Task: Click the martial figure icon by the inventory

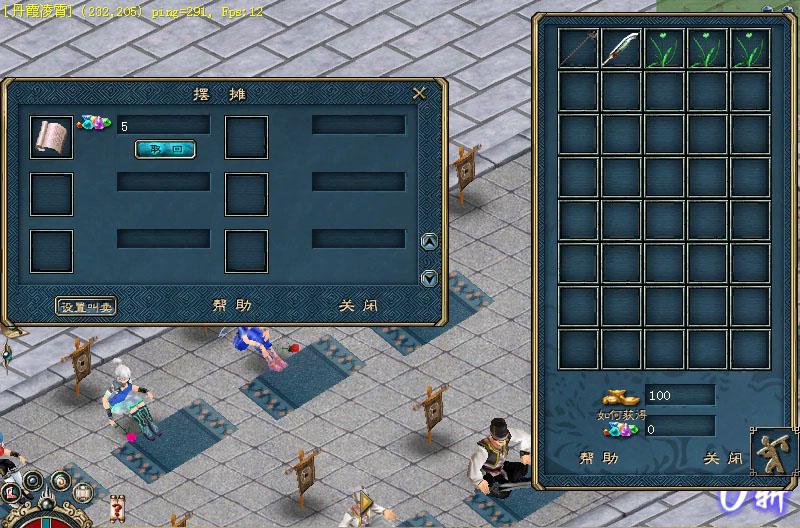Action: 774,448
